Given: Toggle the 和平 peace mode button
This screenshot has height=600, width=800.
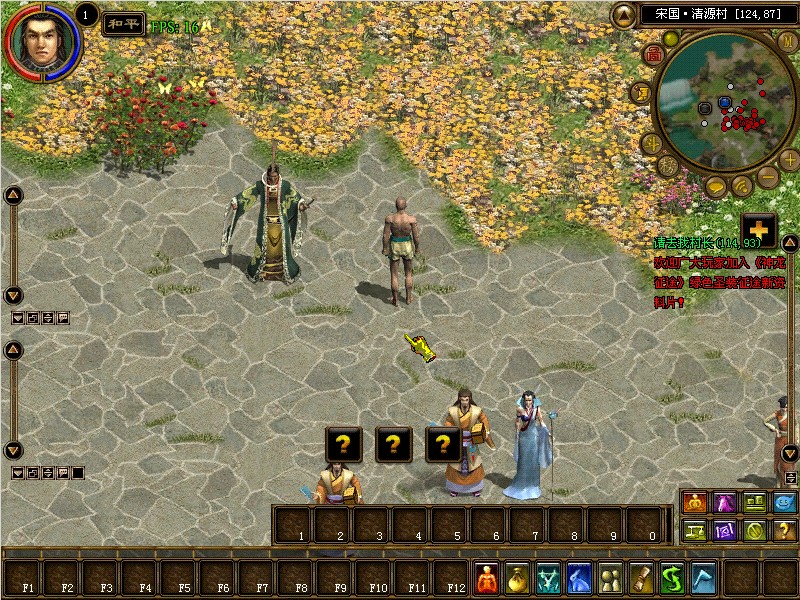Looking at the screenshot, I should tap(124, 24).
